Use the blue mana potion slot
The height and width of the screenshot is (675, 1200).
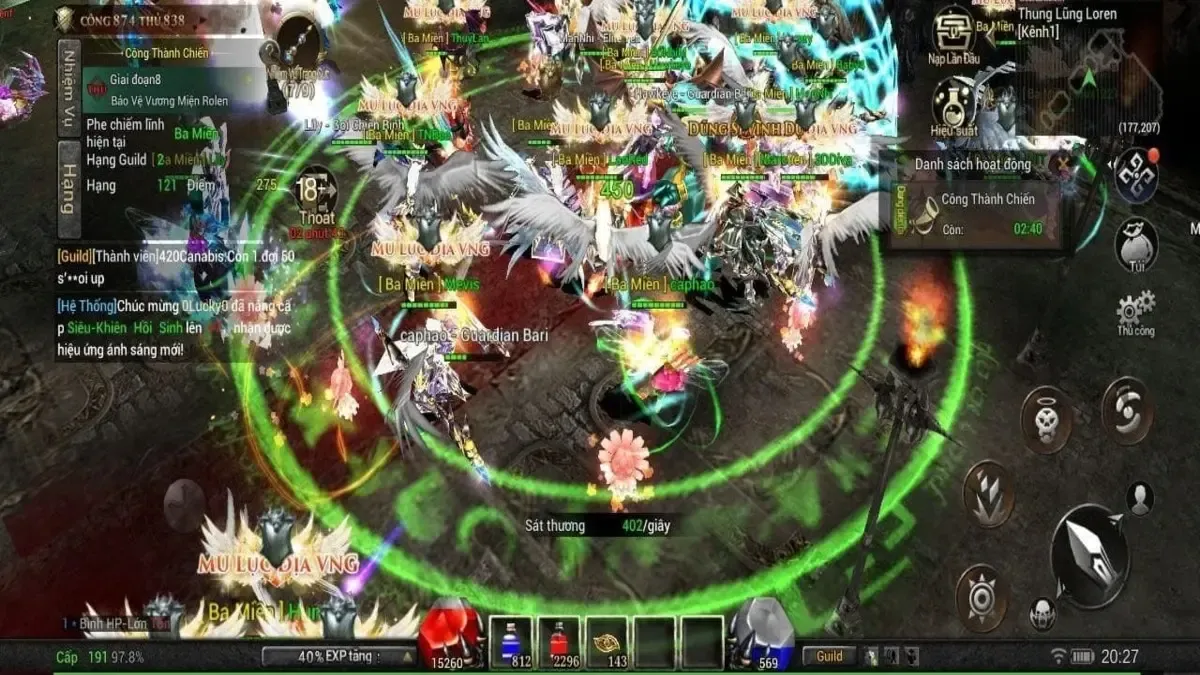tap(510, 641)
